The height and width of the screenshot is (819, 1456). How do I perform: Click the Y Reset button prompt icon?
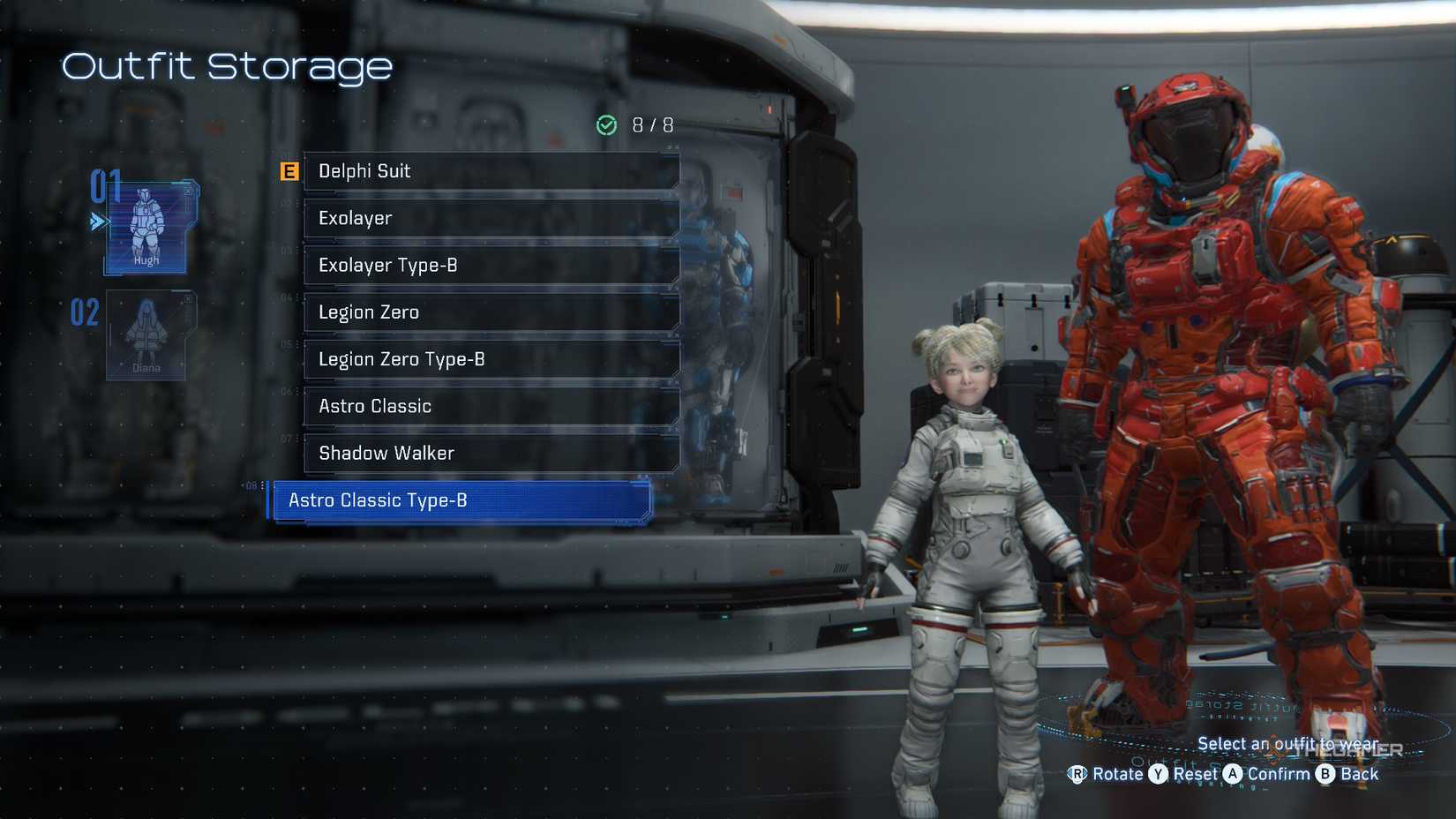[1159, 774]
